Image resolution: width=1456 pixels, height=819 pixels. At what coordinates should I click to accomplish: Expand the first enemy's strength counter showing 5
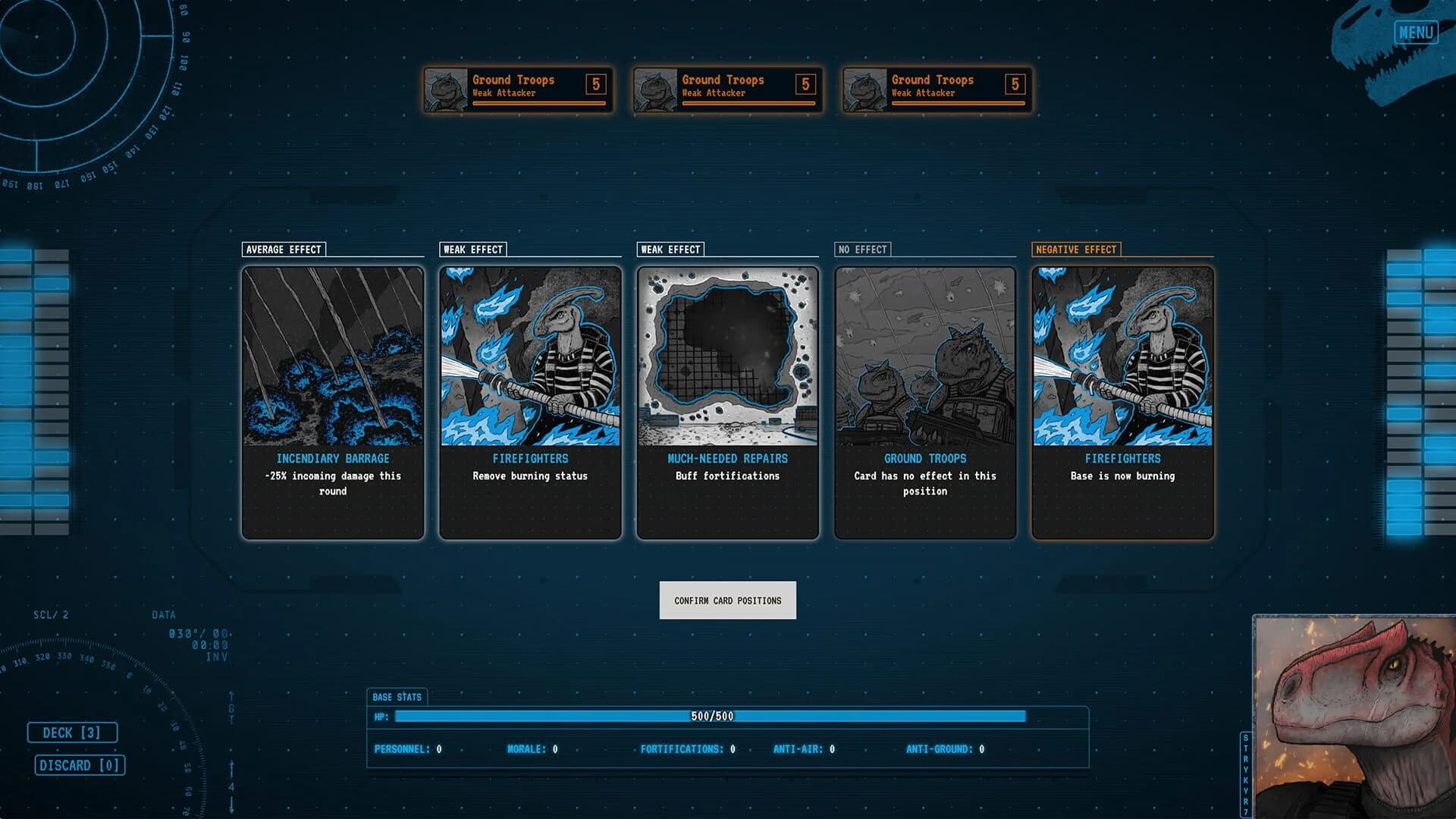click(x=595, y=83)
